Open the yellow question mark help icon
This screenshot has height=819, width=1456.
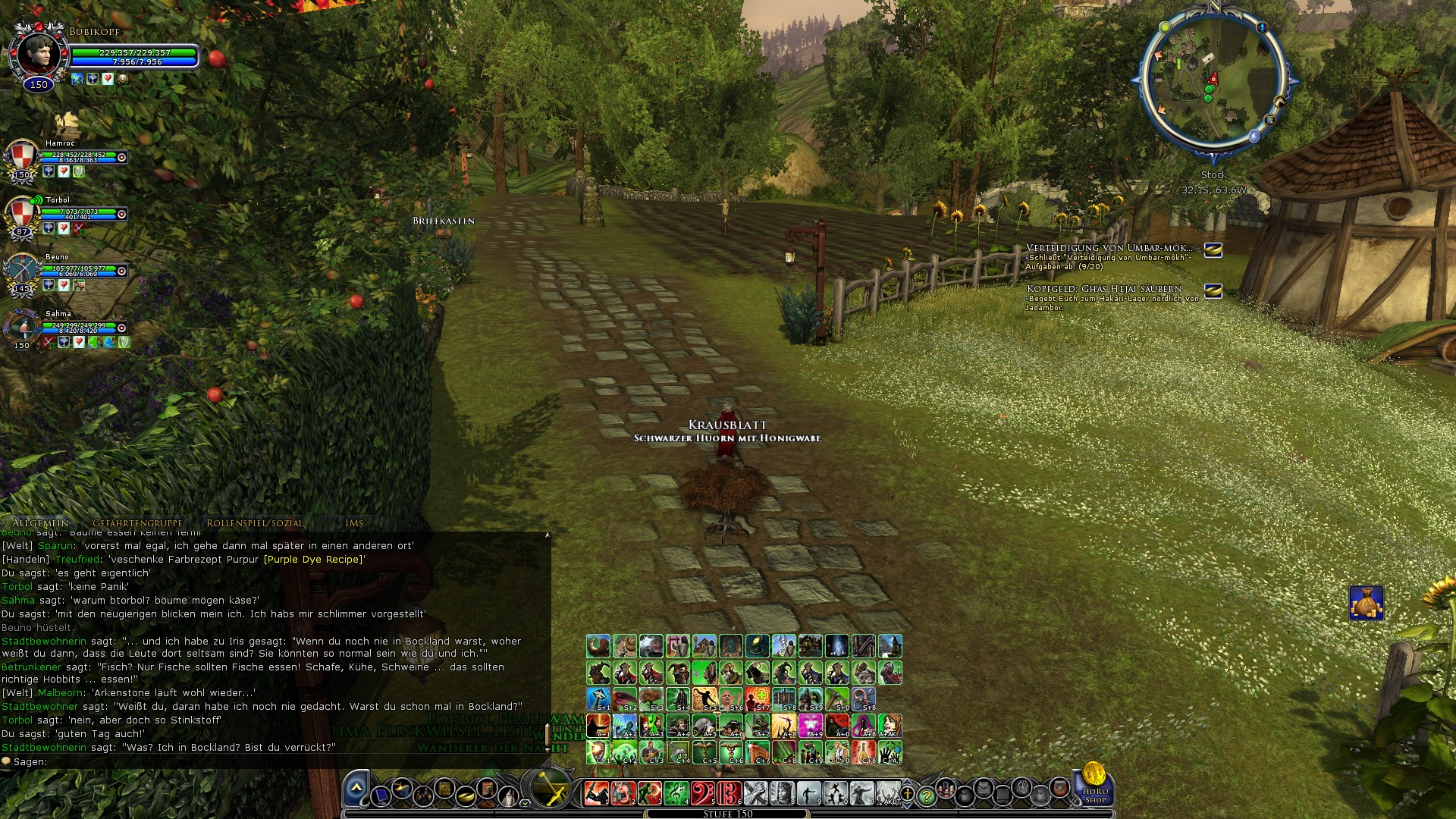click(x=927, y=794)
